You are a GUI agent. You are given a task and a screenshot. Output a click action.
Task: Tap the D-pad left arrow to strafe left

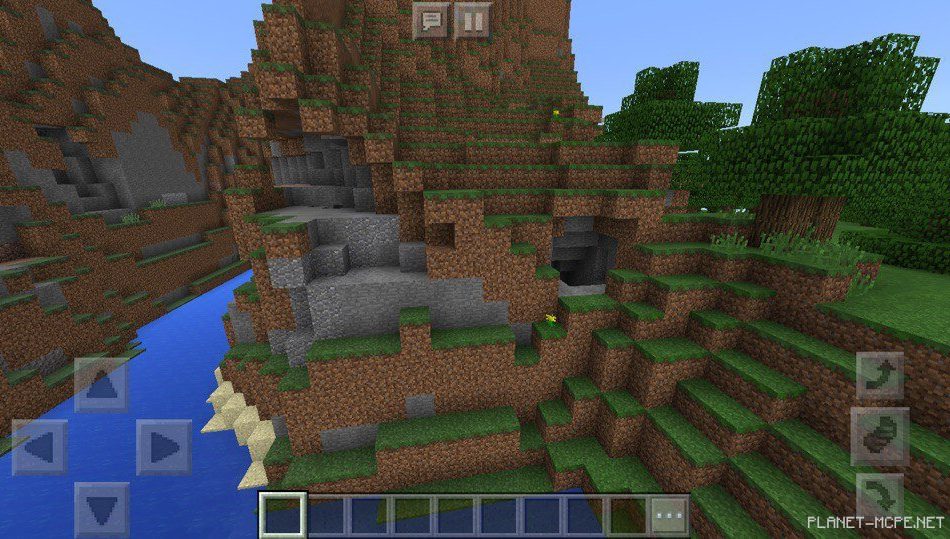(x=40, y=447)
